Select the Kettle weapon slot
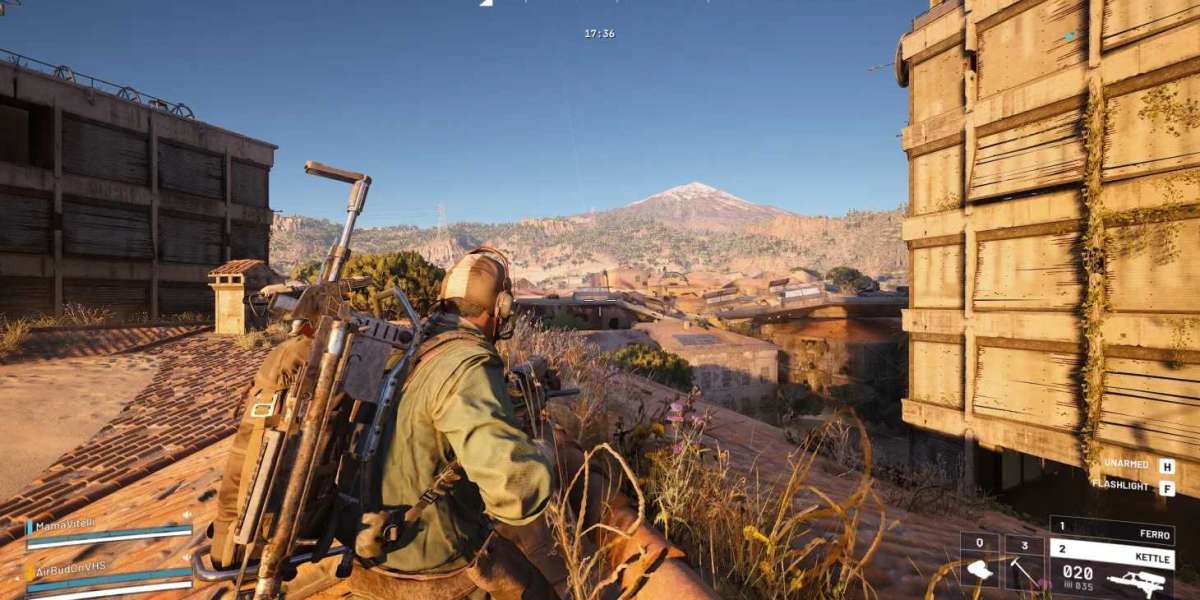Image resolution: width=1200 pixels, height=600 pixels. coord(1111,553)
